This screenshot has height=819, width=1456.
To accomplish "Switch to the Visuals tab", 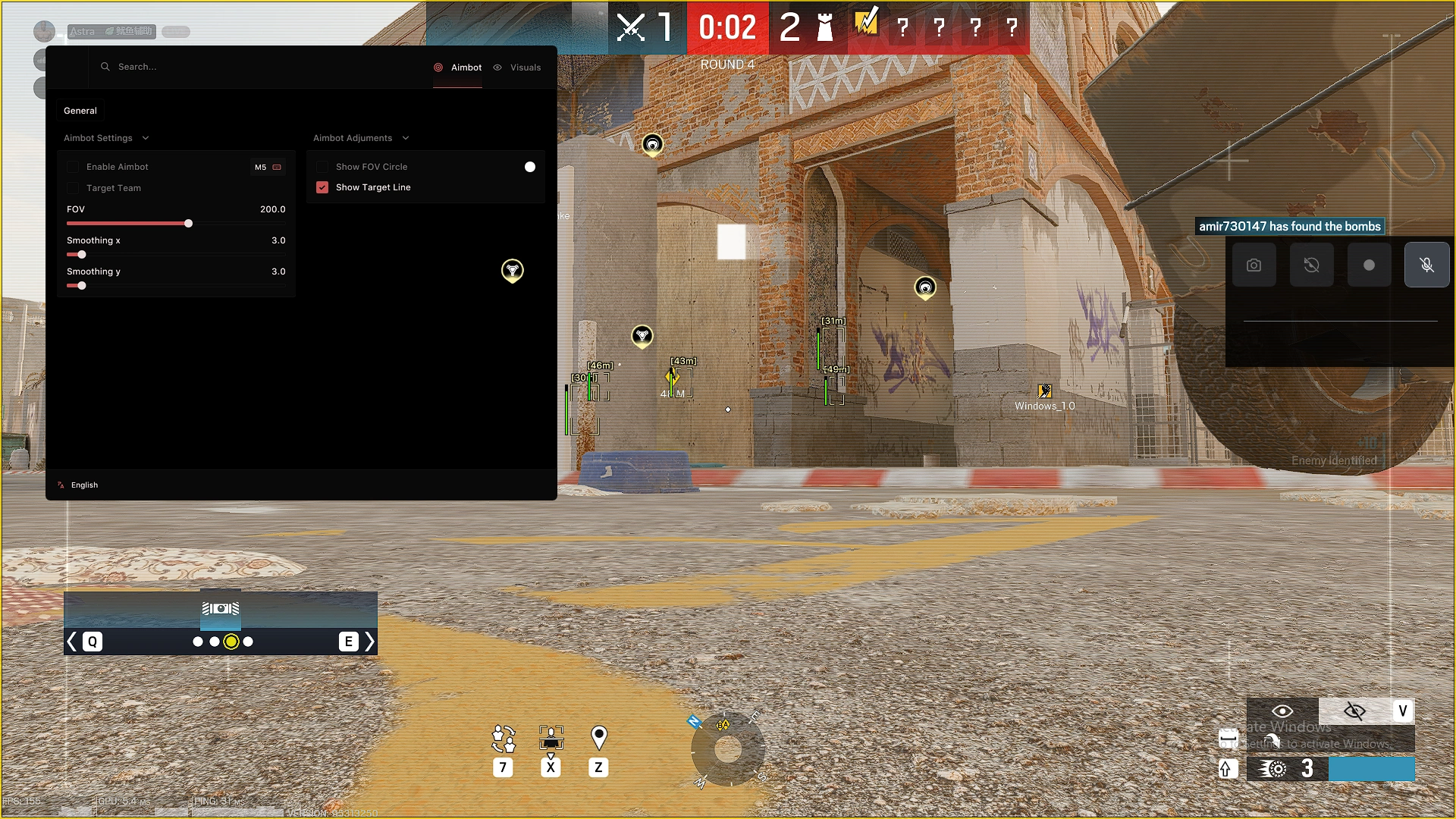I will click(517, 67).
